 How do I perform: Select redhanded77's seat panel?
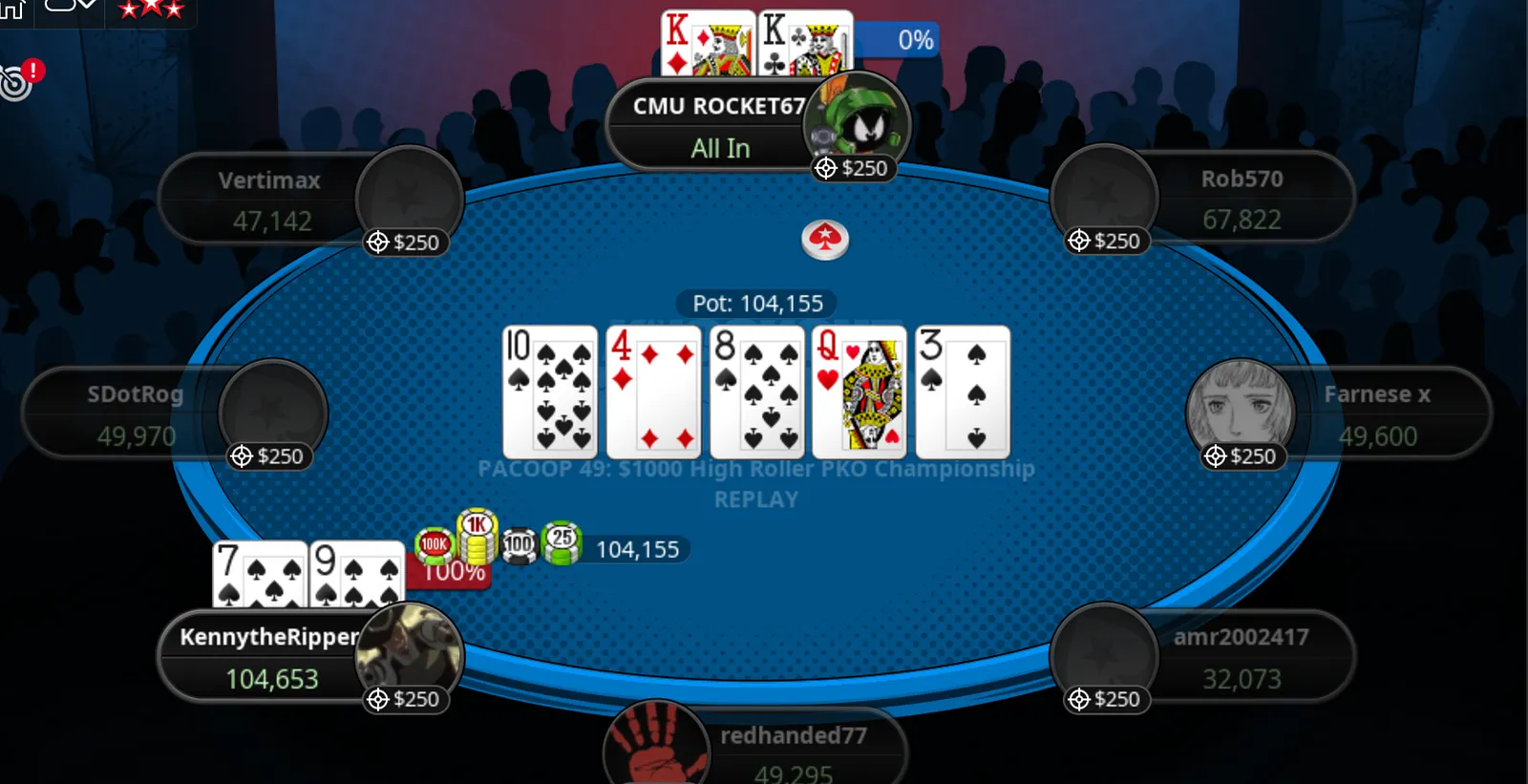793,752
